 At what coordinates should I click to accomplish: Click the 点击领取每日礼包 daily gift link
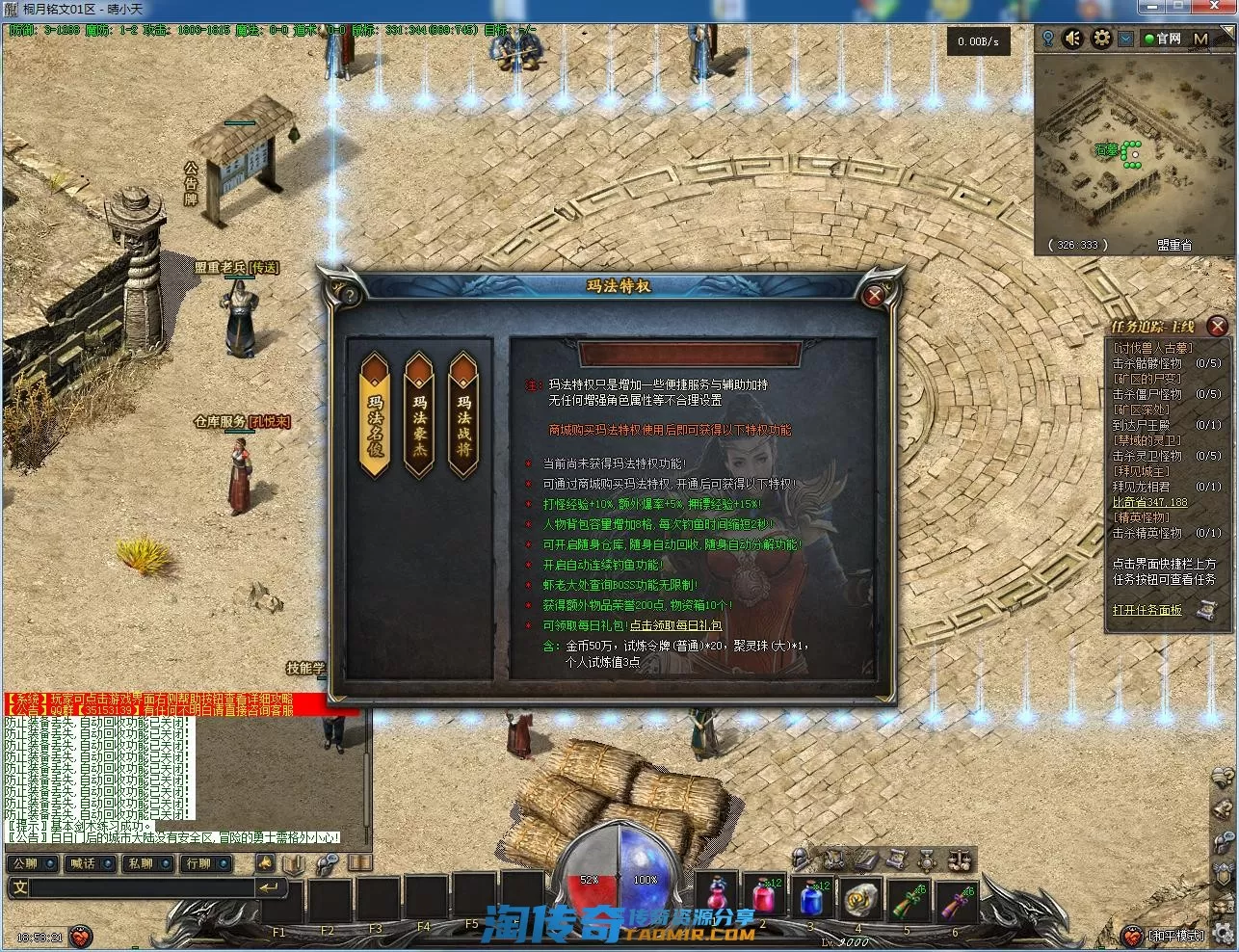pyautogui.click(x=675, y=625)
